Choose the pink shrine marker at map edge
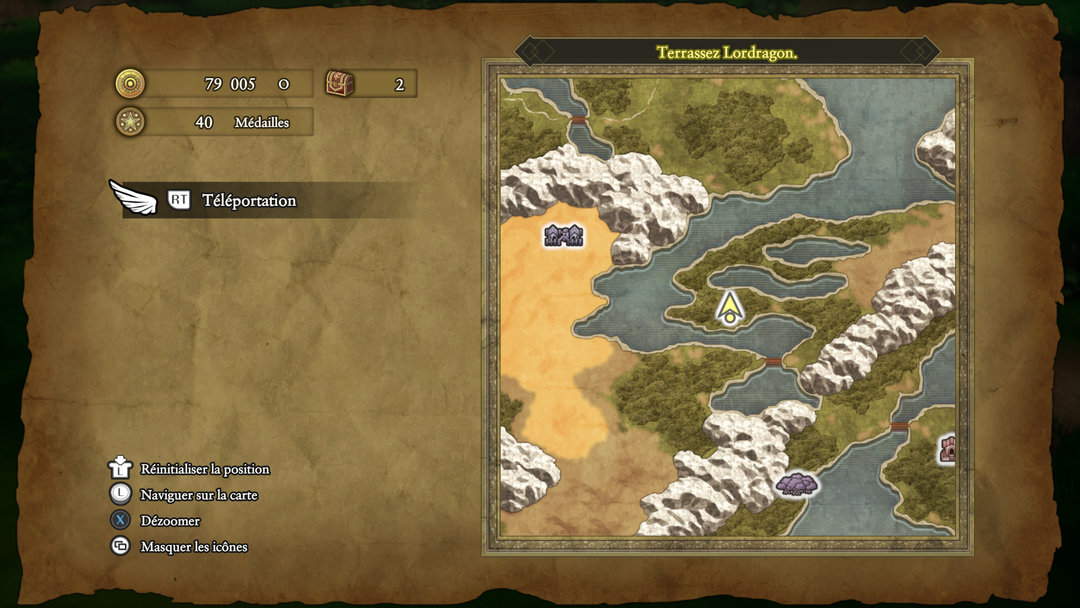The image size is (1080, 608). click(x=946, y=449)
